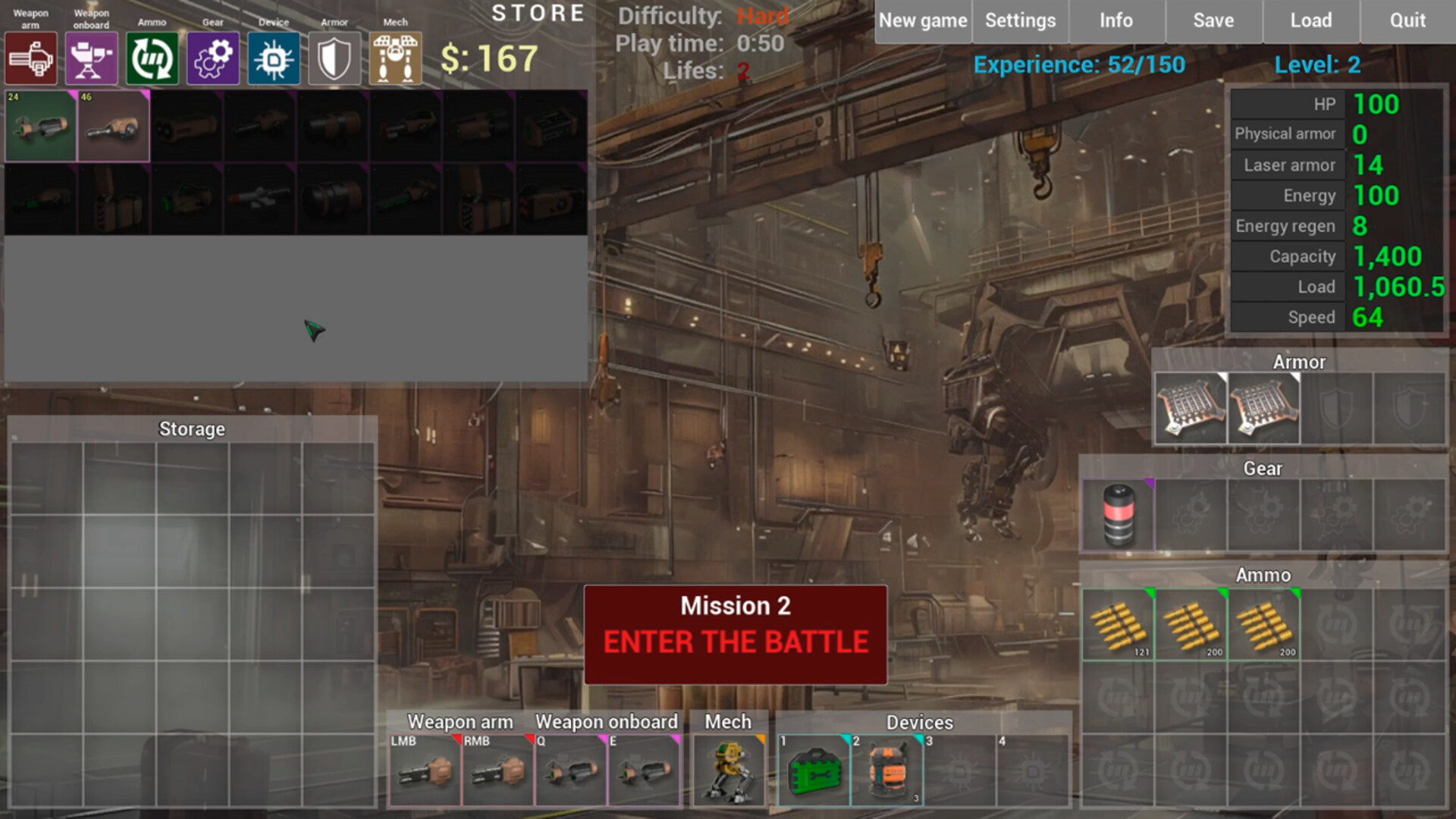The width and height of the screenshot is (1456, 819).
Task: Open the Weapon onboard store tab icon
Action: (91, 57)
